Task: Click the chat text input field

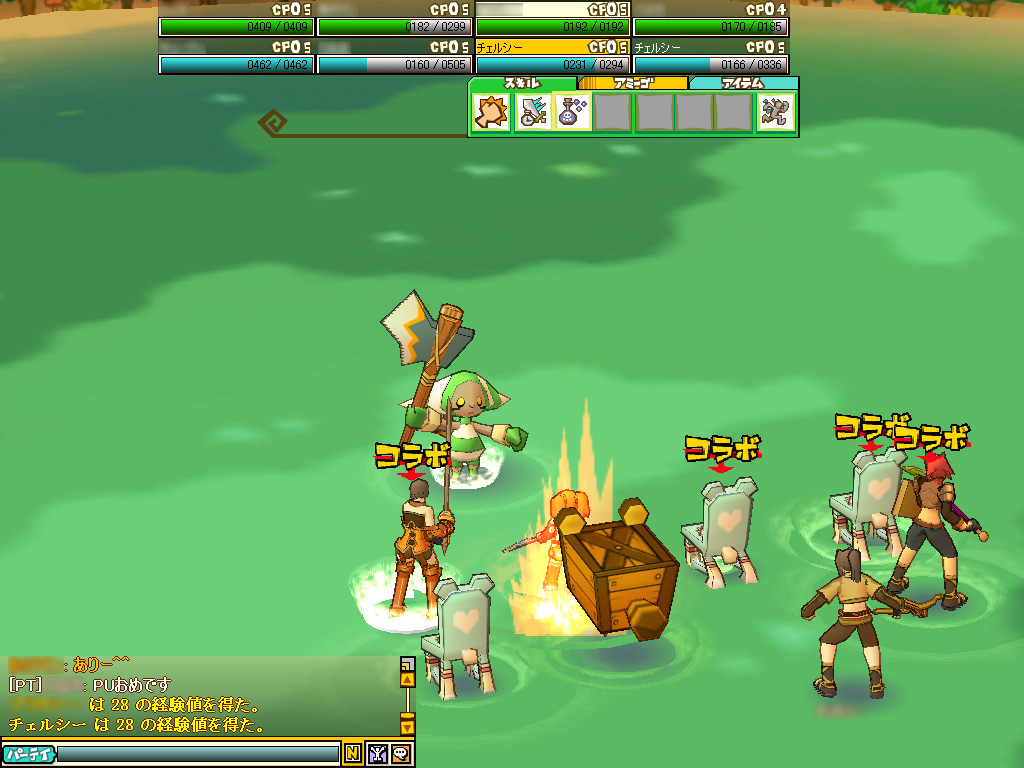Action: 198,754
